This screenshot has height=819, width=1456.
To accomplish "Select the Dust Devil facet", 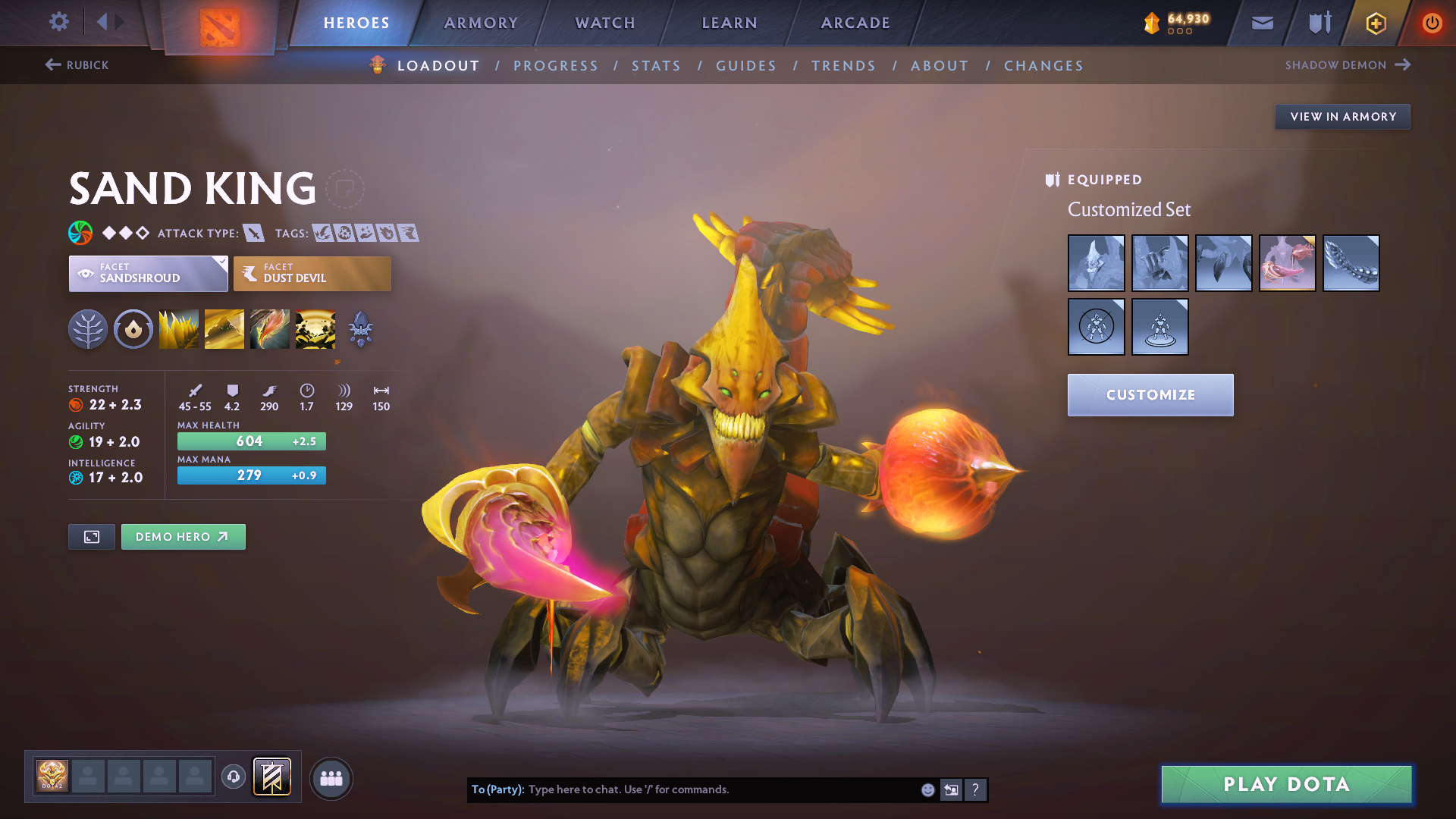I will tap(312, 274).
